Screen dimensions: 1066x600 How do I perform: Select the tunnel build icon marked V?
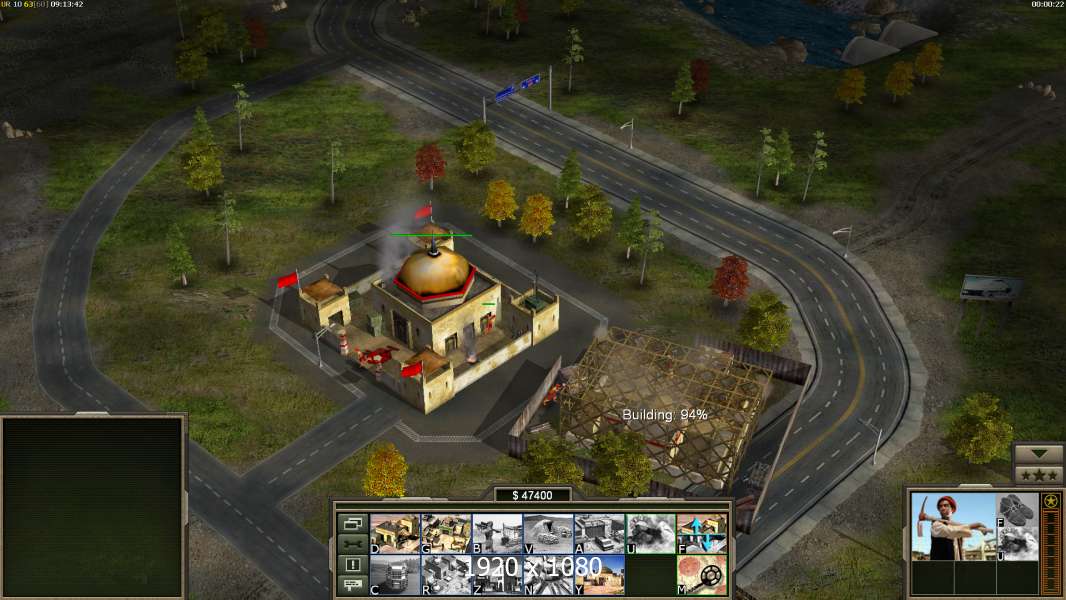click(x=548, y=534)
